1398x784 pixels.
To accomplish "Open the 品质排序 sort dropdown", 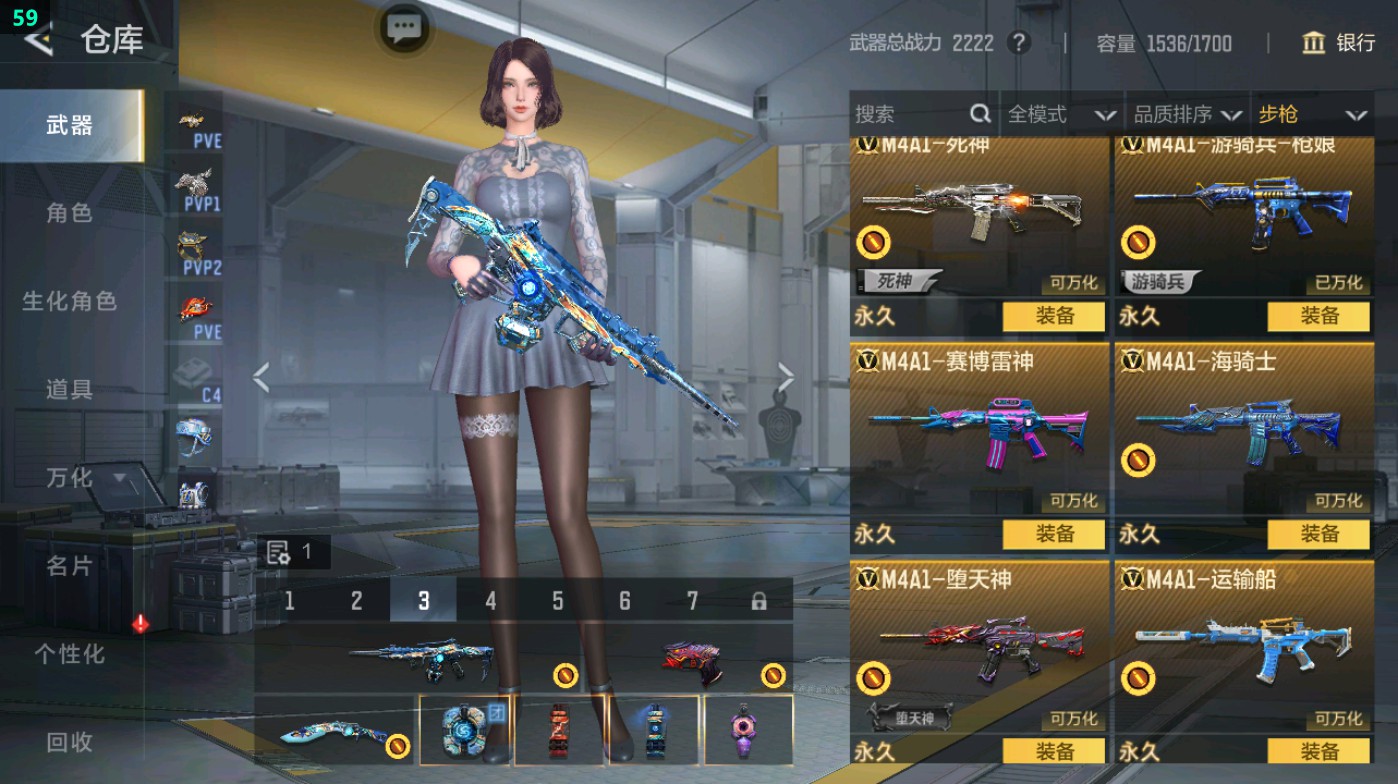I will pyautogui.click(x=1187, y=115).
